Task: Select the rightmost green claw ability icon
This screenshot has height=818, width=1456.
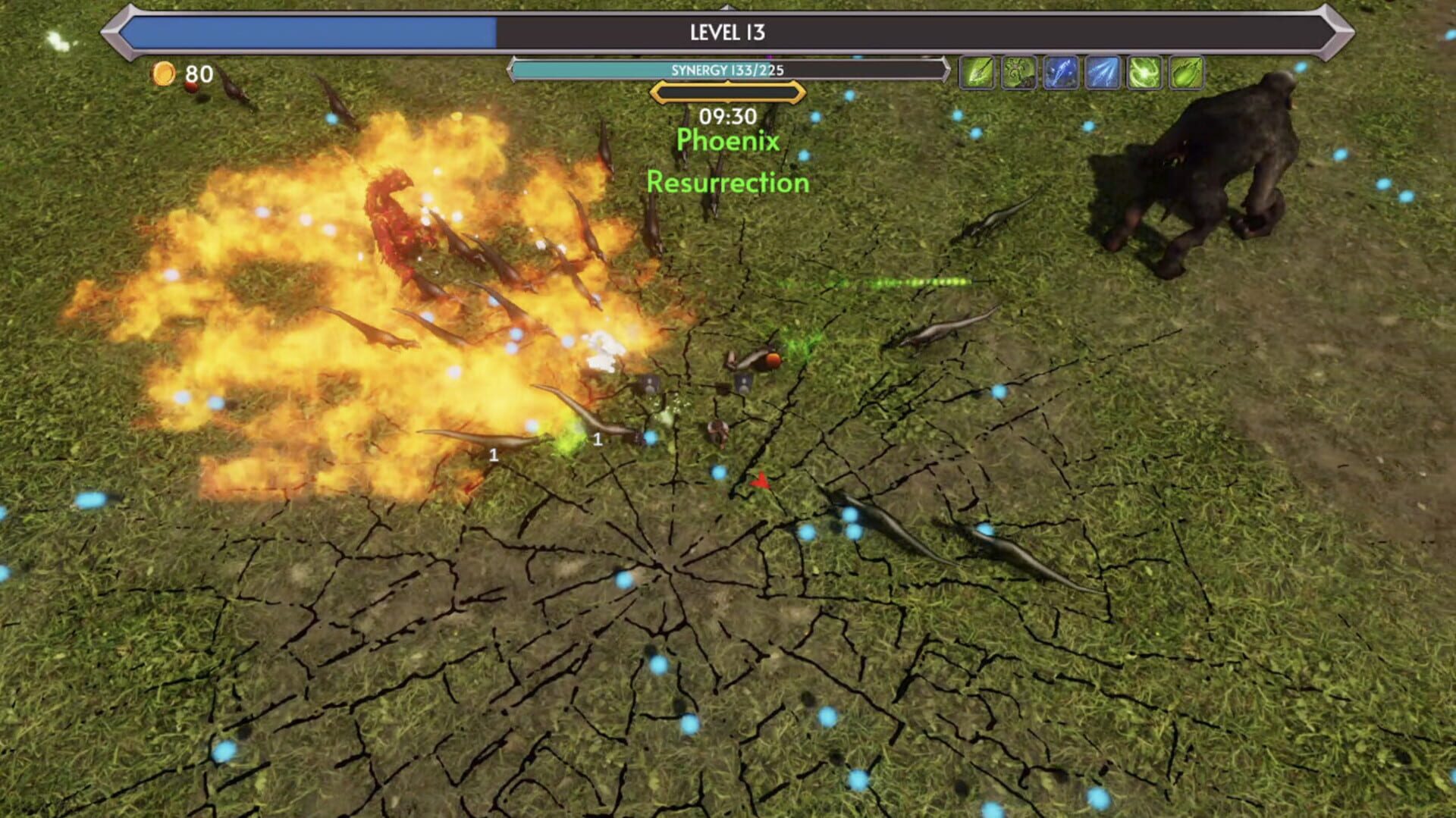Action: tap(1187, 72)
